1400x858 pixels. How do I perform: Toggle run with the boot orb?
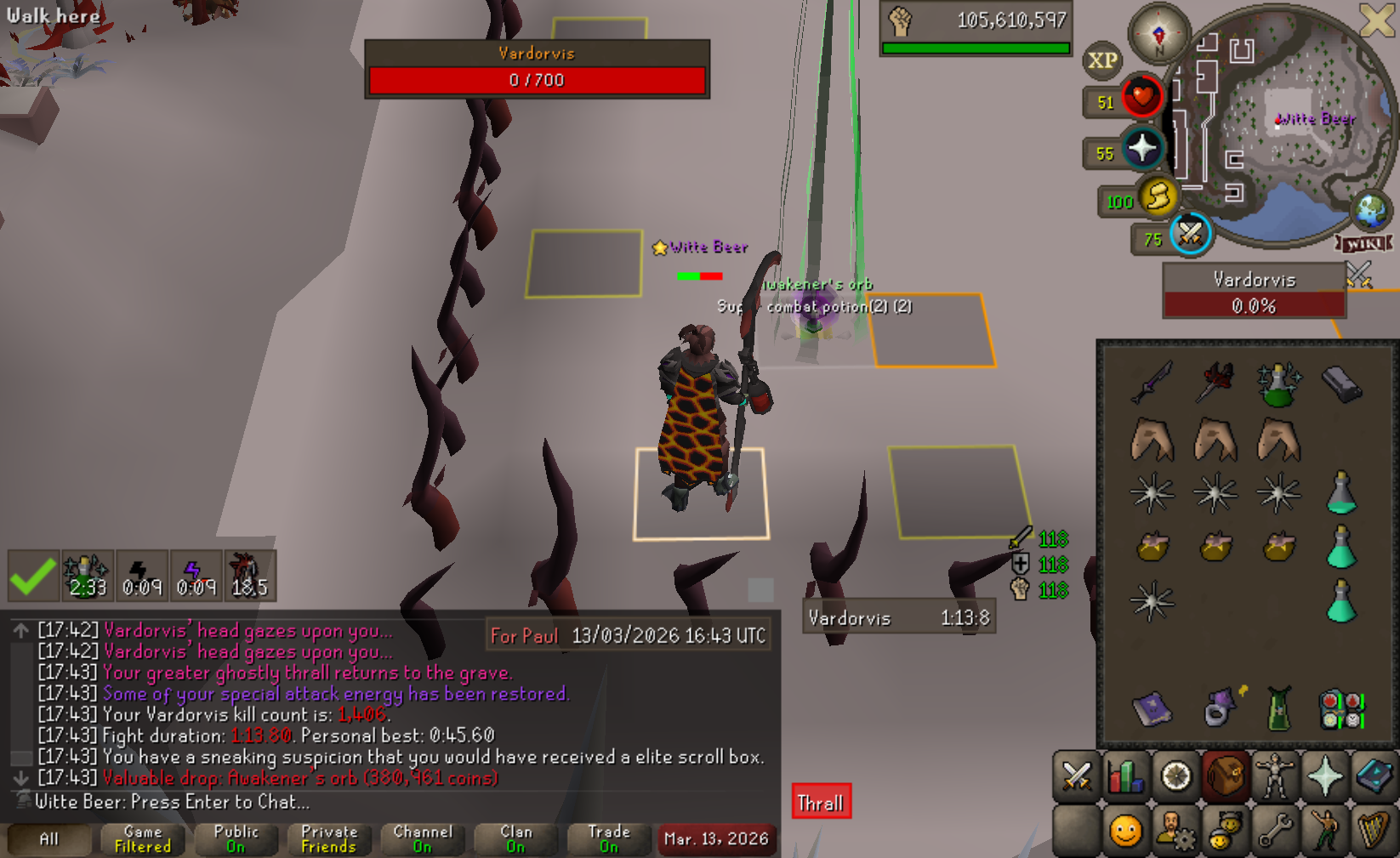pyautogui.click(x=1157, y=196)
